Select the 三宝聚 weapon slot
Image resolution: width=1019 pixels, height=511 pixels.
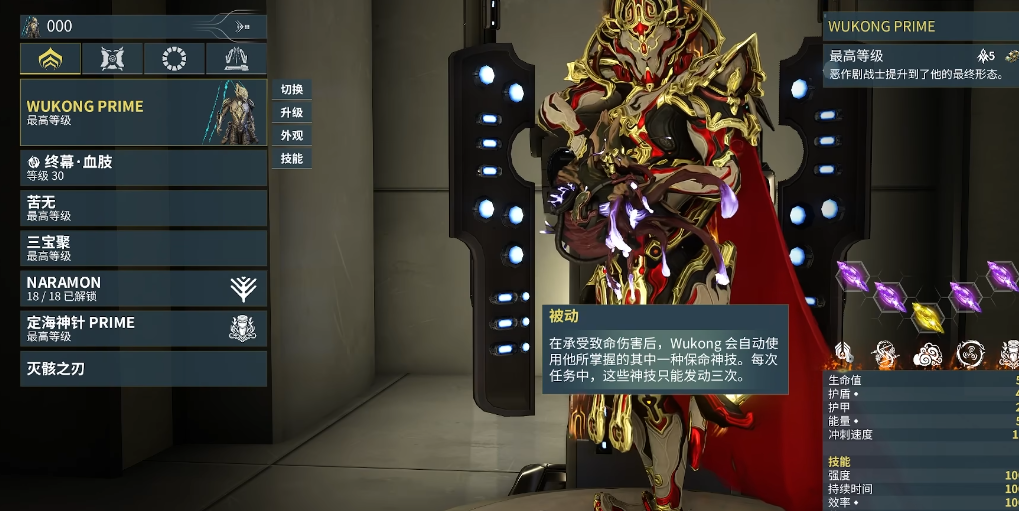(x=143, y=248)
